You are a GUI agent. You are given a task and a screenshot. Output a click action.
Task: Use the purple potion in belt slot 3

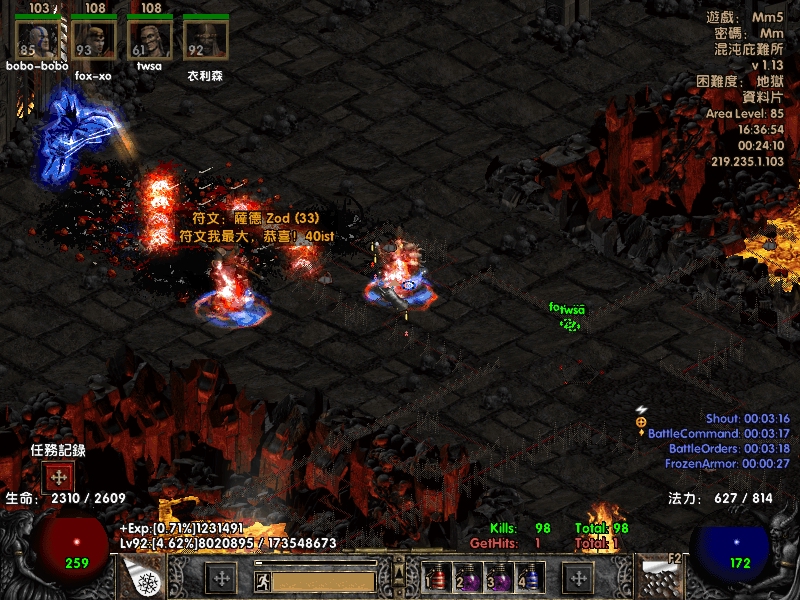click(x=497, y=577)
